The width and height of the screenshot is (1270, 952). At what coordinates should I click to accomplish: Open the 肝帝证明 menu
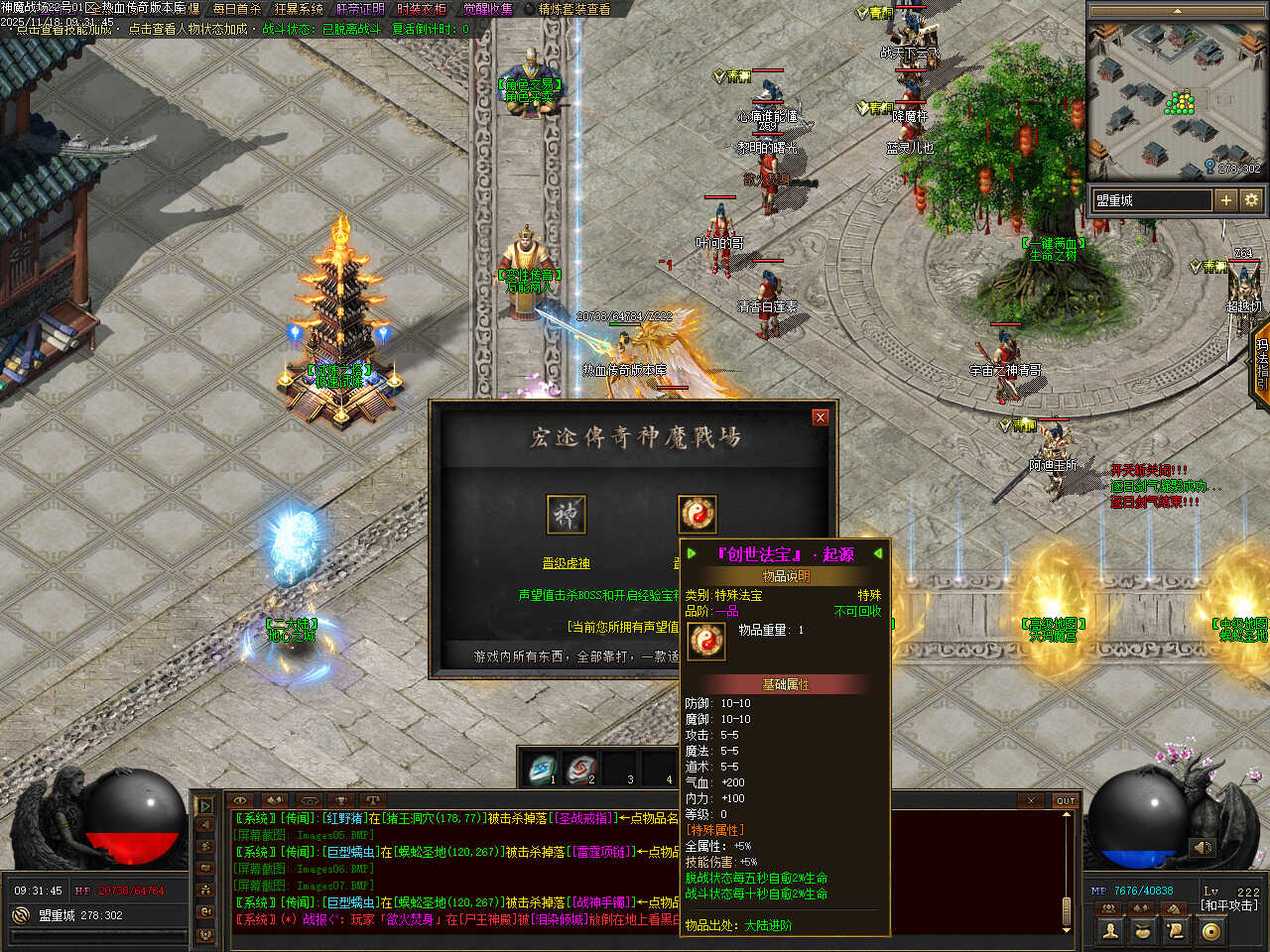tap(360, 9)
